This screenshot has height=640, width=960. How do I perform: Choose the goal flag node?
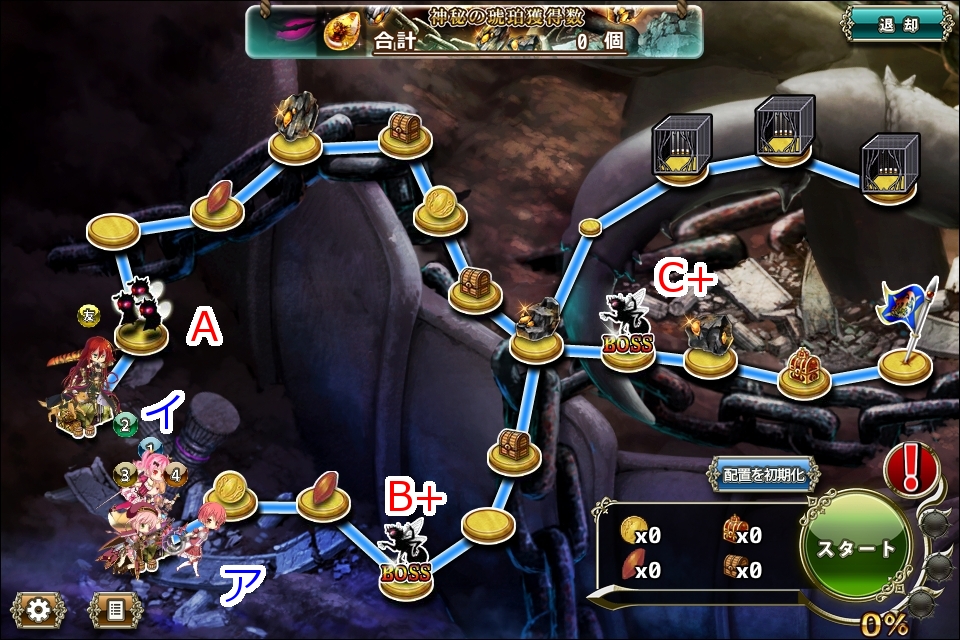(906, 335)
